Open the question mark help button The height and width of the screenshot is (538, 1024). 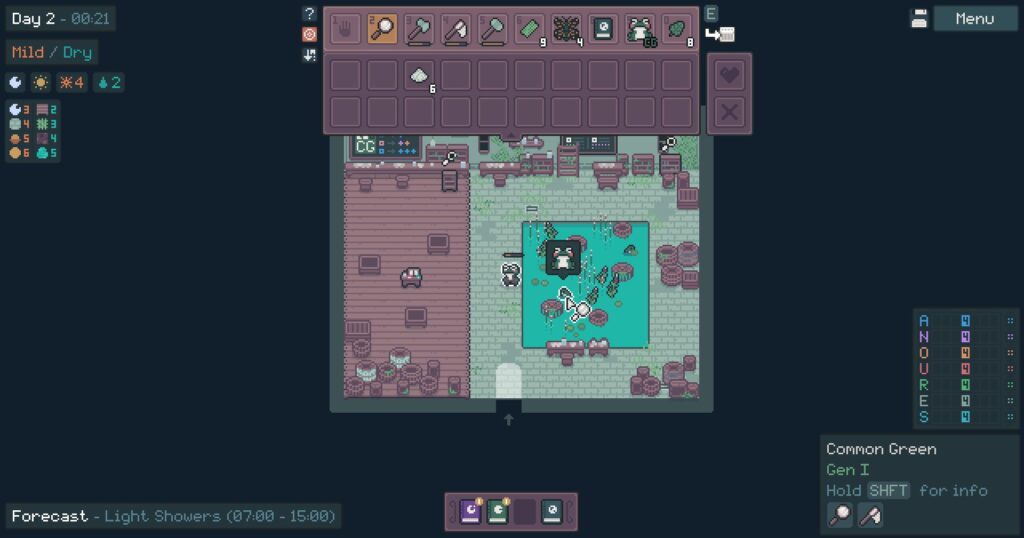point(309,14)
